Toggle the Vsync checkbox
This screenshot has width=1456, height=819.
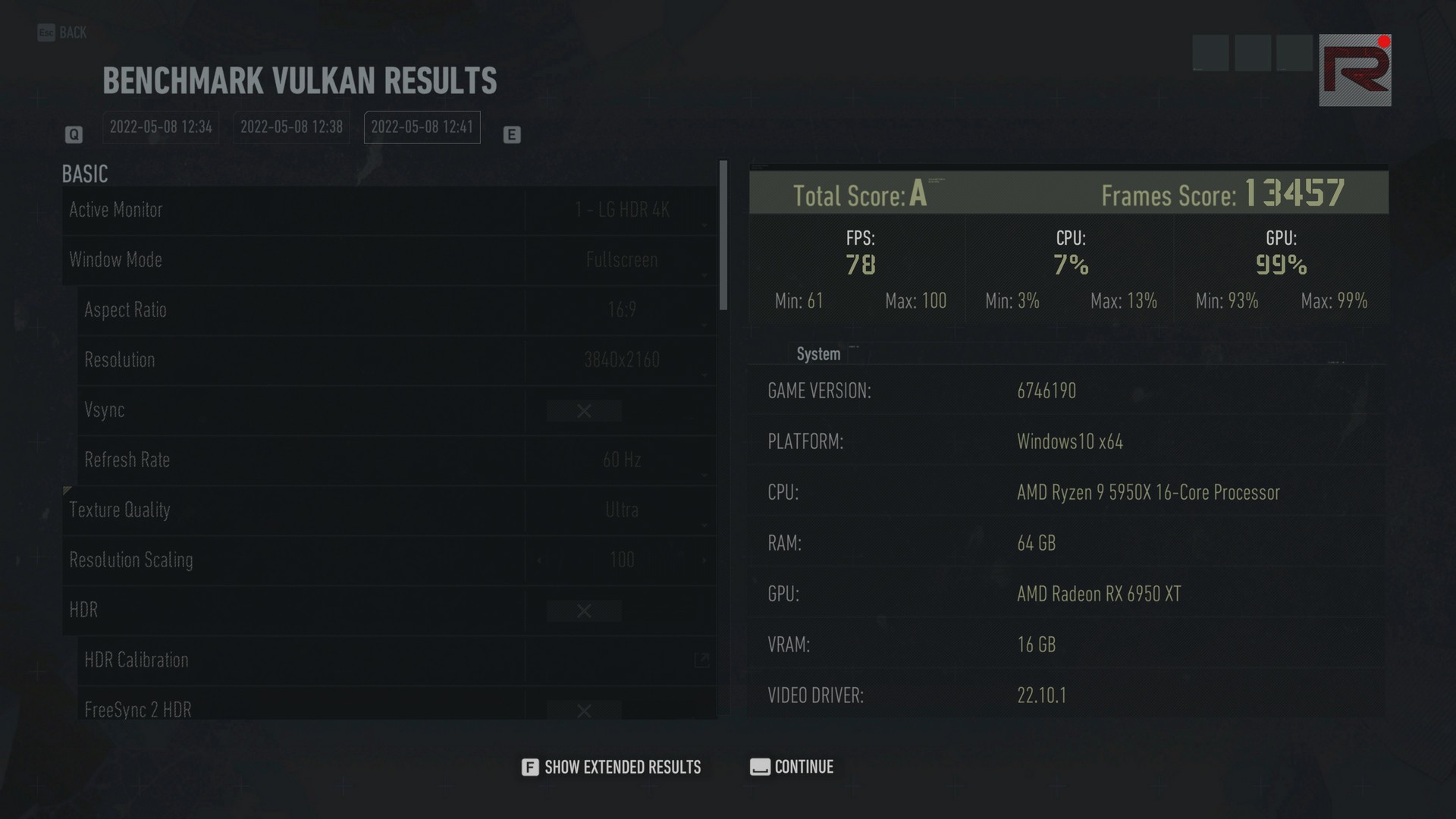tap(584, 411)
